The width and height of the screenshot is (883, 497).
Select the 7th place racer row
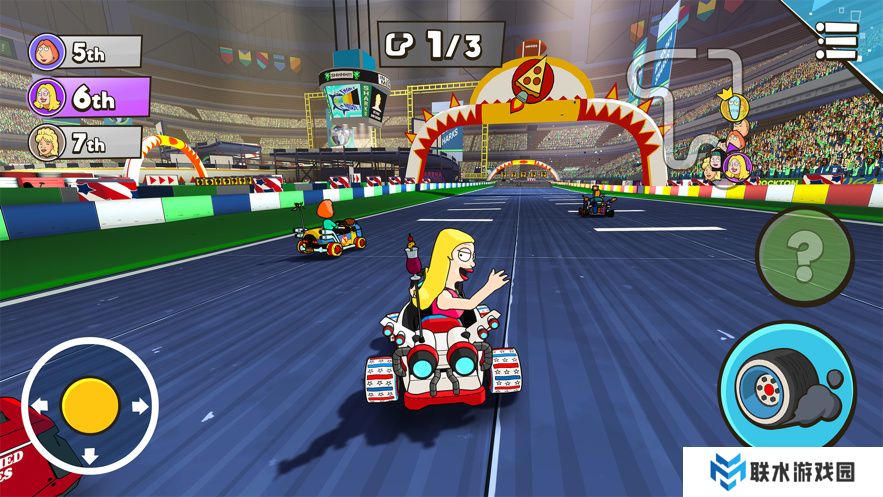tap(85, 143)
